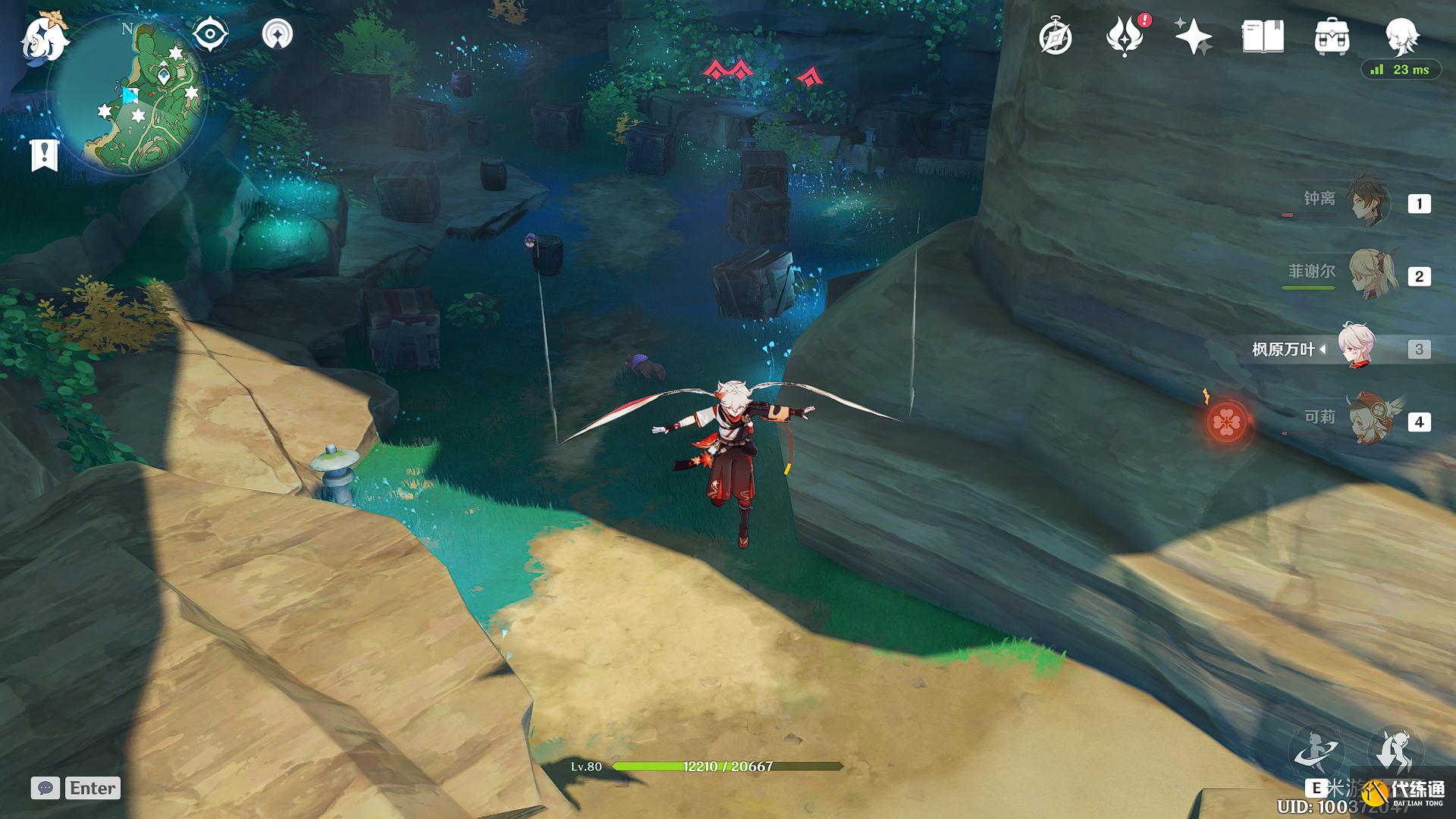Image resolution: width=1456 pixels, height=819 pixels.
Task: Open the Wish star icon
Action: [1193, 37]
